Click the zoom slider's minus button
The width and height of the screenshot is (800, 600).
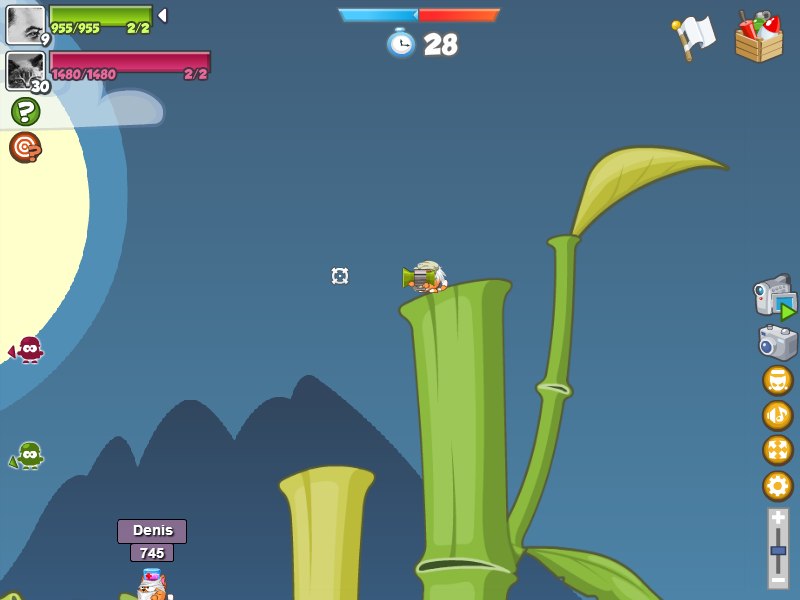pos(778,579)
